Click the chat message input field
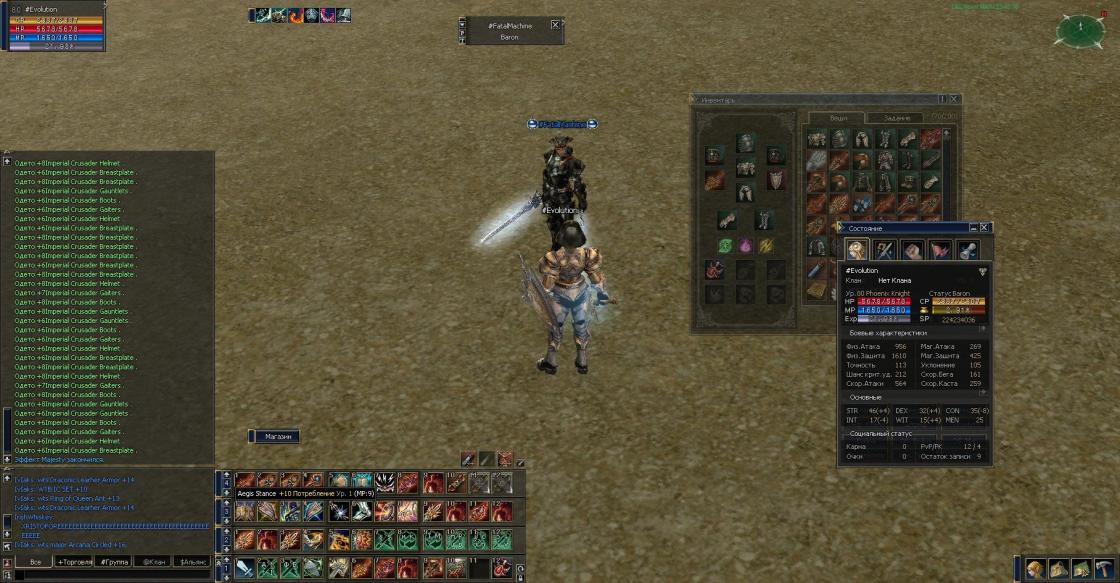 (110, 575)
